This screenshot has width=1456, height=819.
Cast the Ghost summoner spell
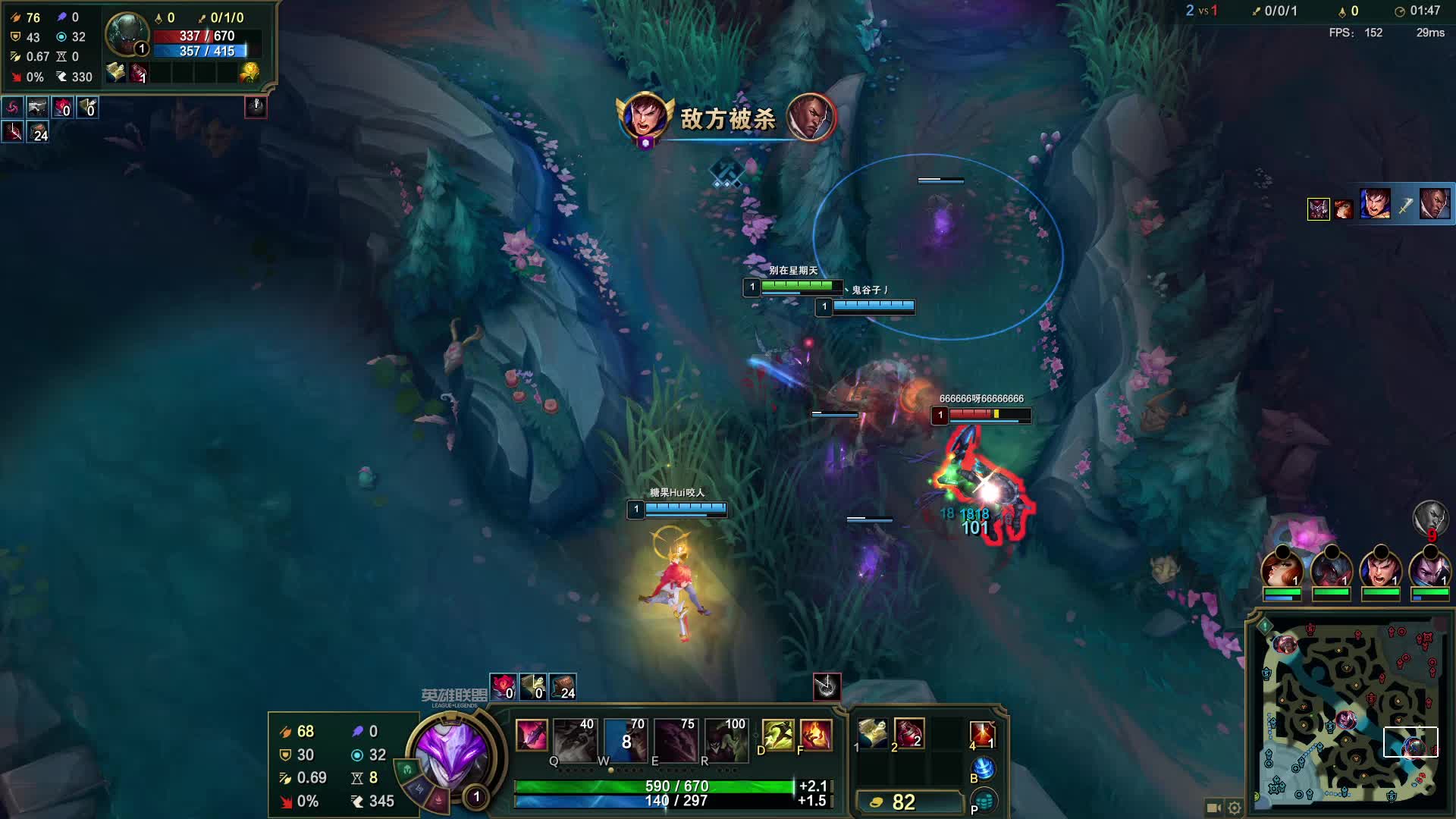pos(777,735)
